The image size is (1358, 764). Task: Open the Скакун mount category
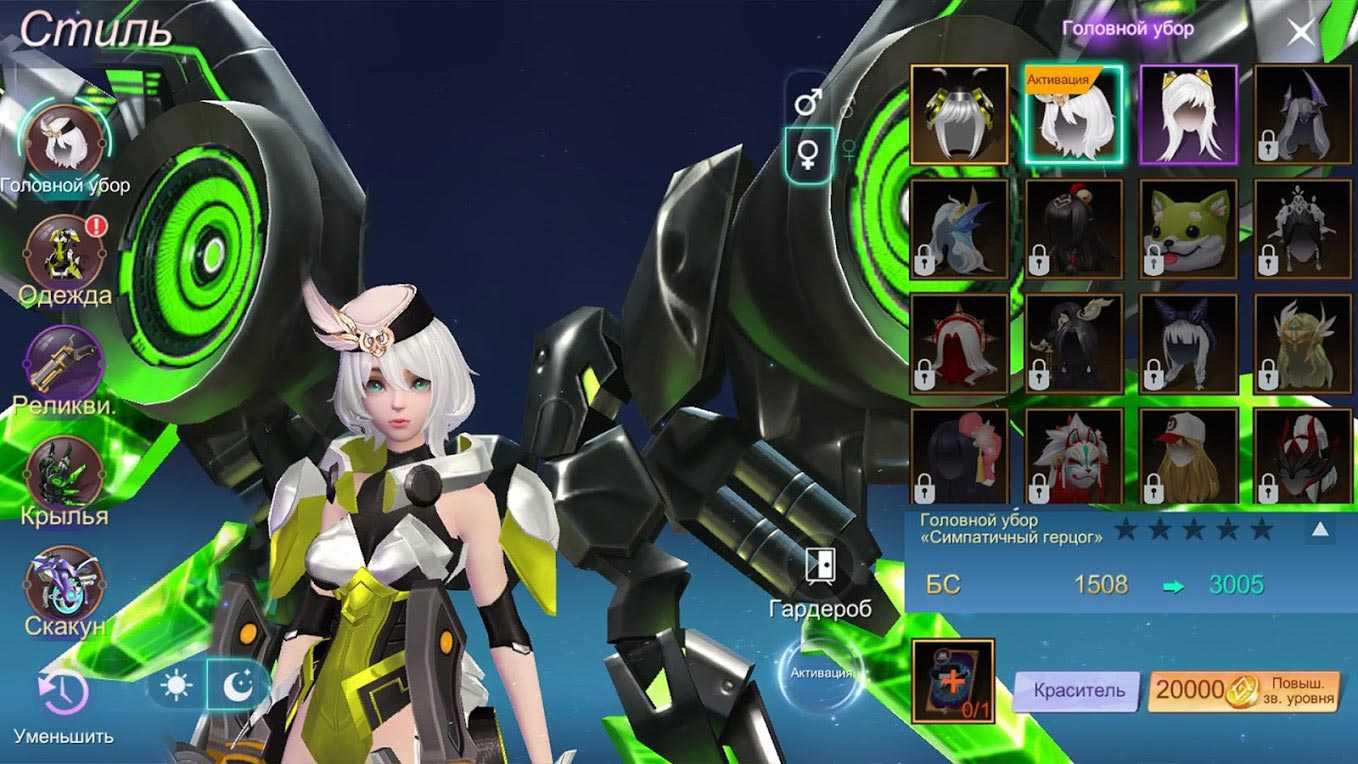pos(65,583)
